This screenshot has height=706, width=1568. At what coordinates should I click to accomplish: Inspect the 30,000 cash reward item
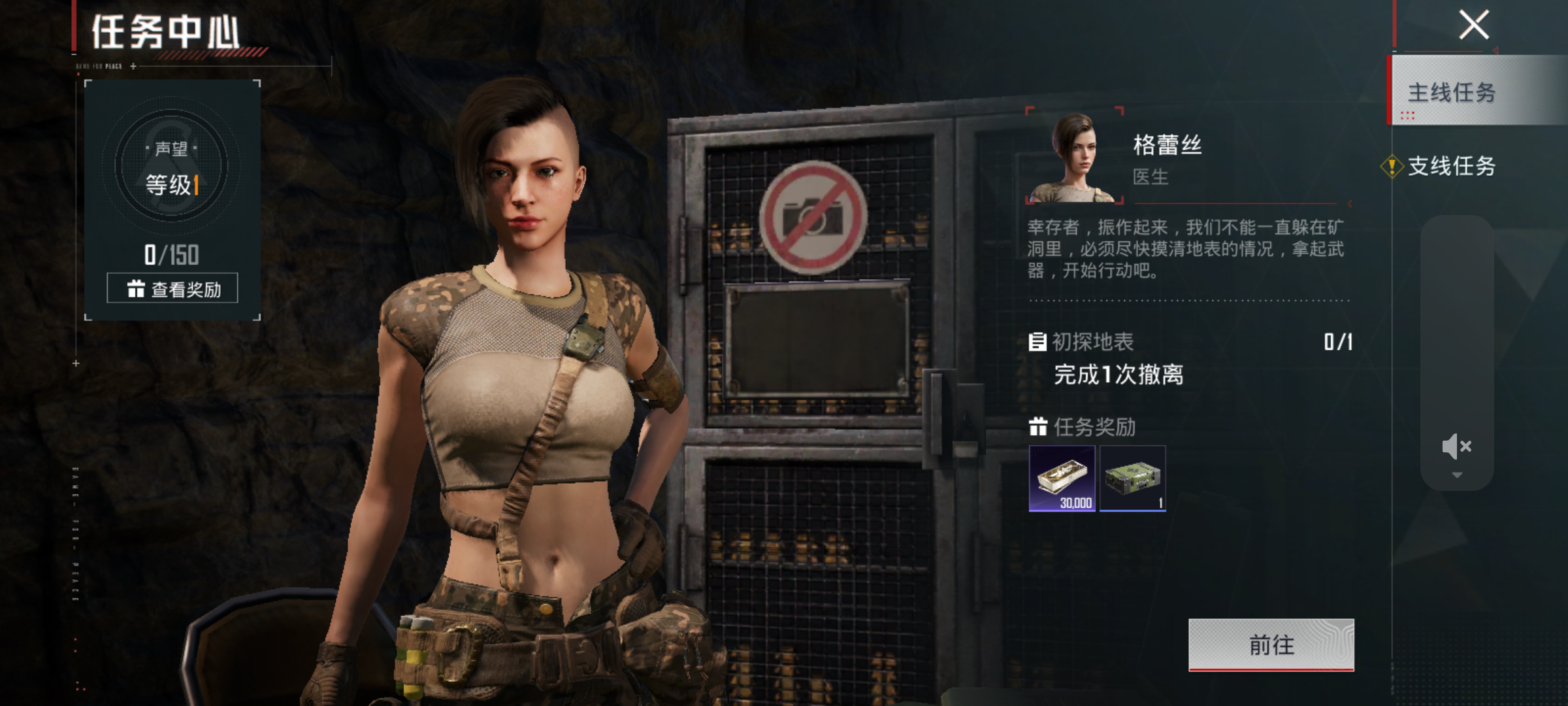1062,478
